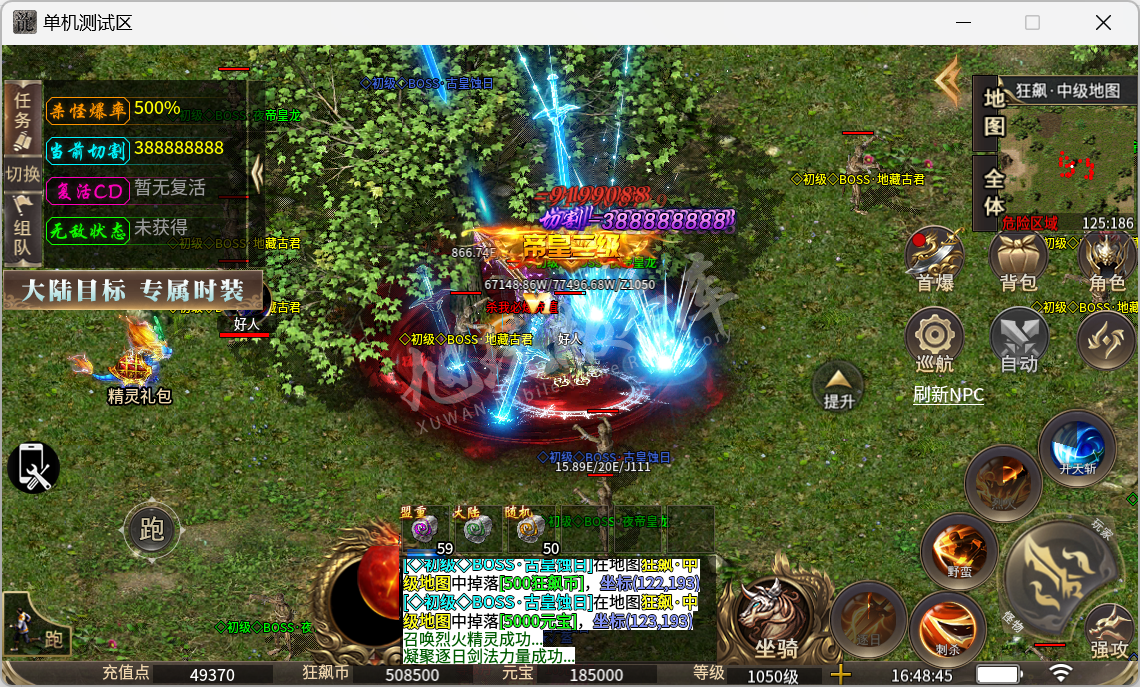The image size is (1140, 687).
Task: Mount up with the 坐骑 button
Action: pyautogui.click(x=776, y=622)
